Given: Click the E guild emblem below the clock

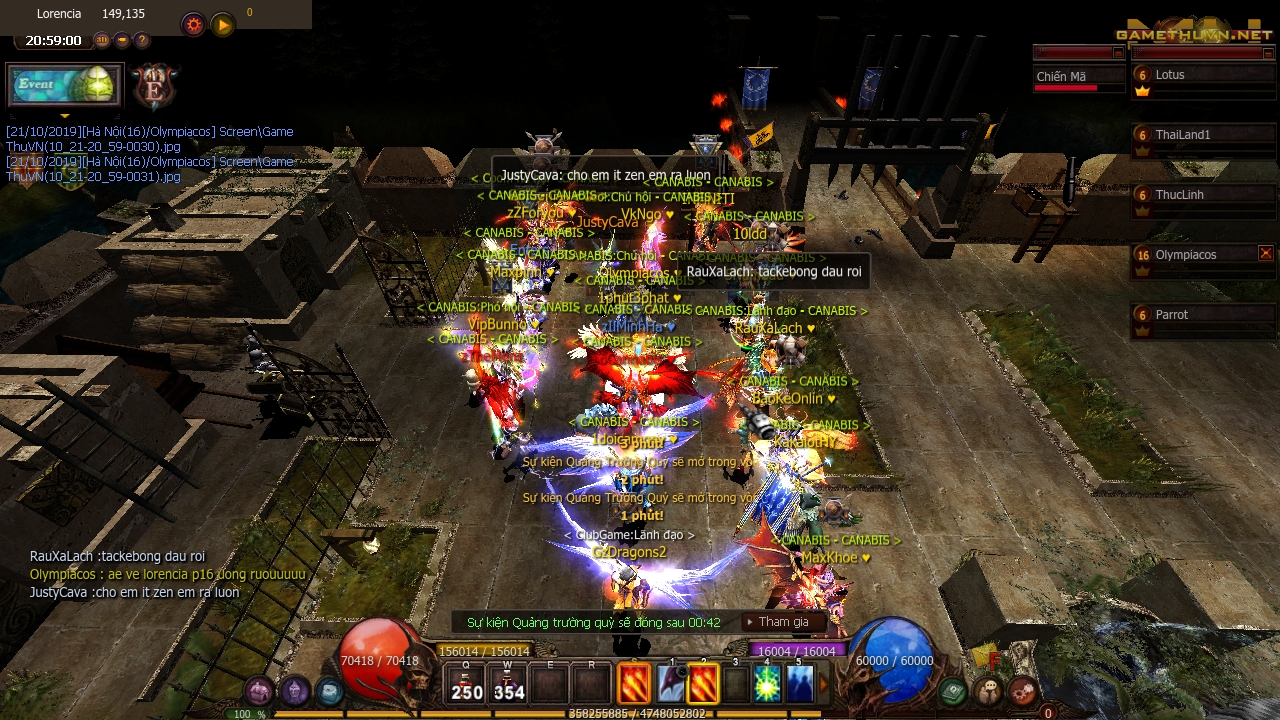Looking at the screenshot, I should pyautogui.click(x=155, y=88).
